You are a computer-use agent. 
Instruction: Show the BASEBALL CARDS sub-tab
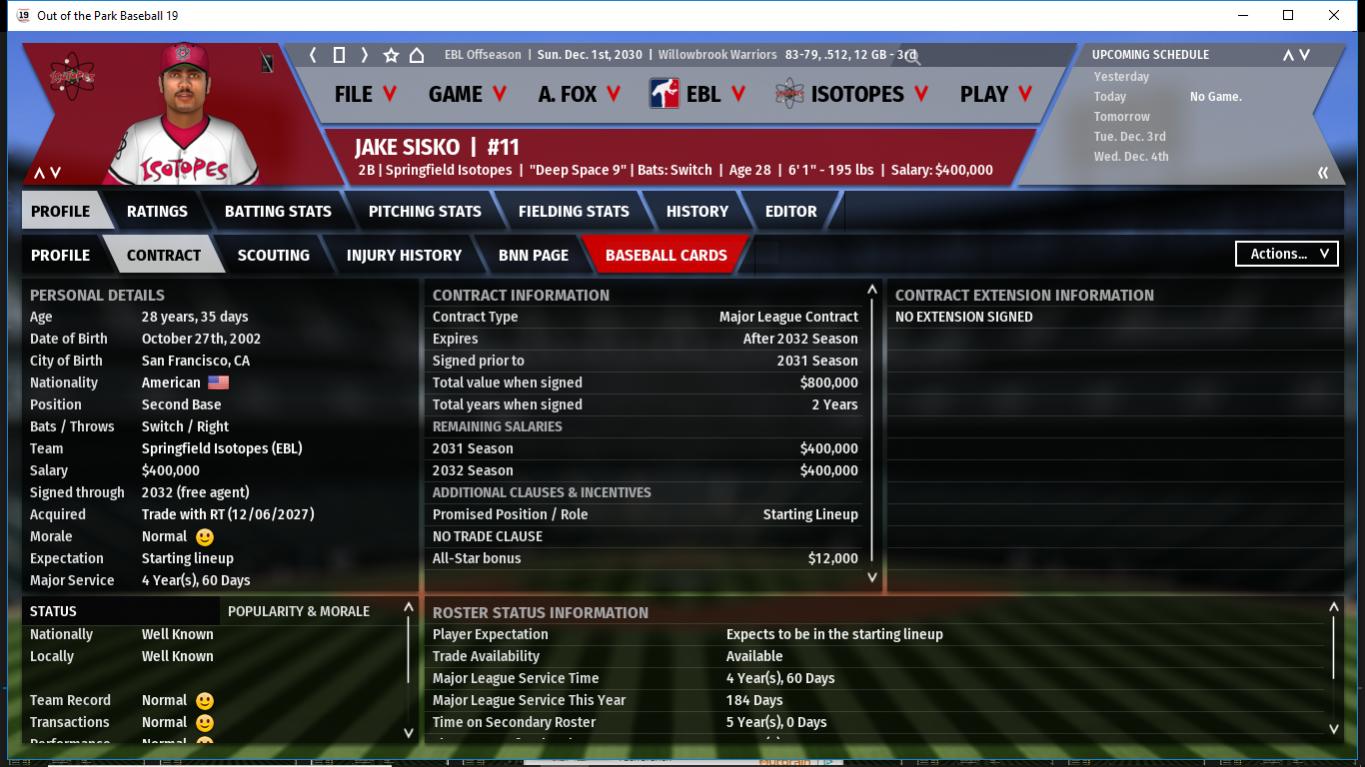(x=666, y=255)
